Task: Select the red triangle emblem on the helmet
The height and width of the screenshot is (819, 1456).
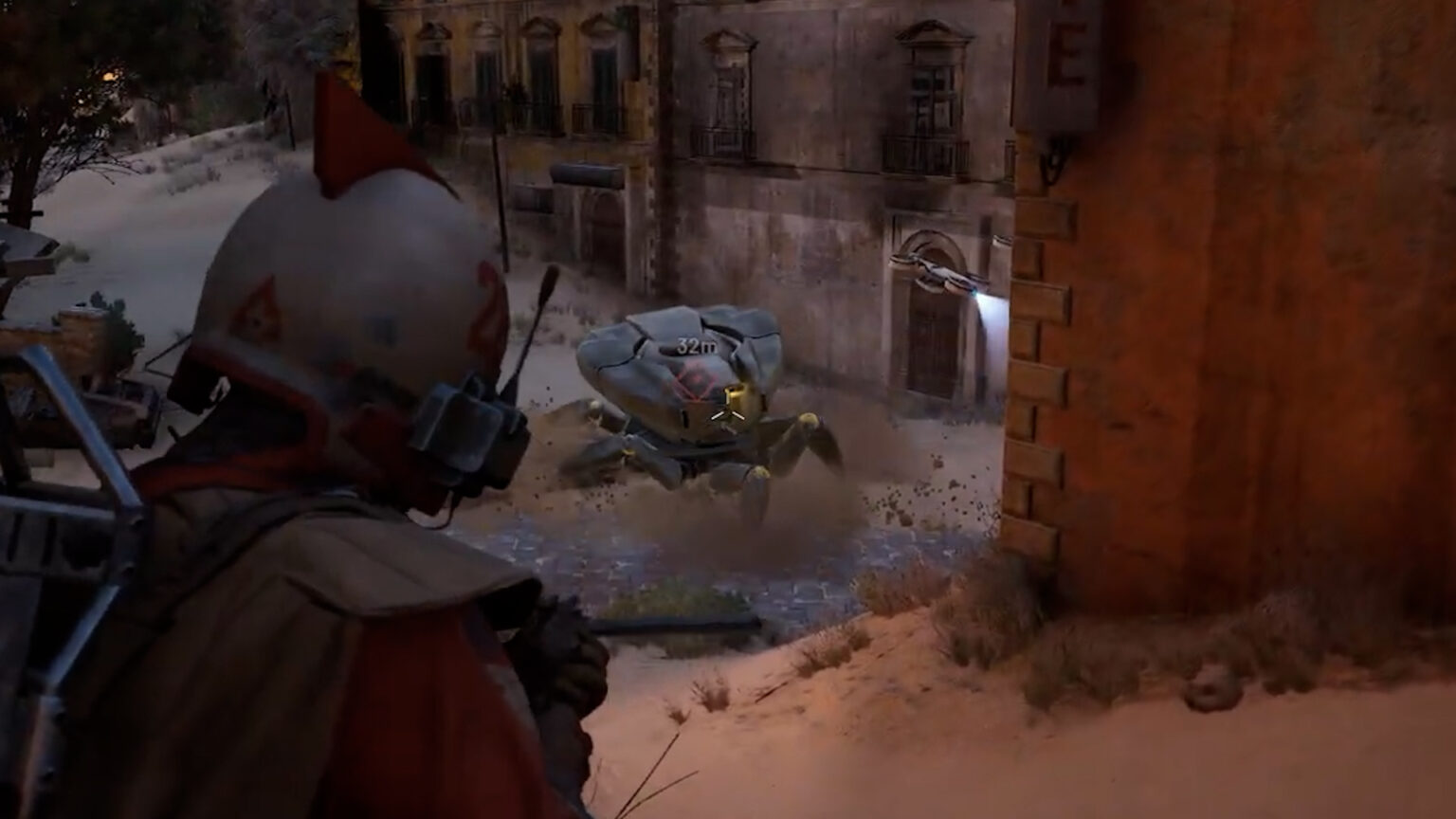Action: (x=256, y=310)
